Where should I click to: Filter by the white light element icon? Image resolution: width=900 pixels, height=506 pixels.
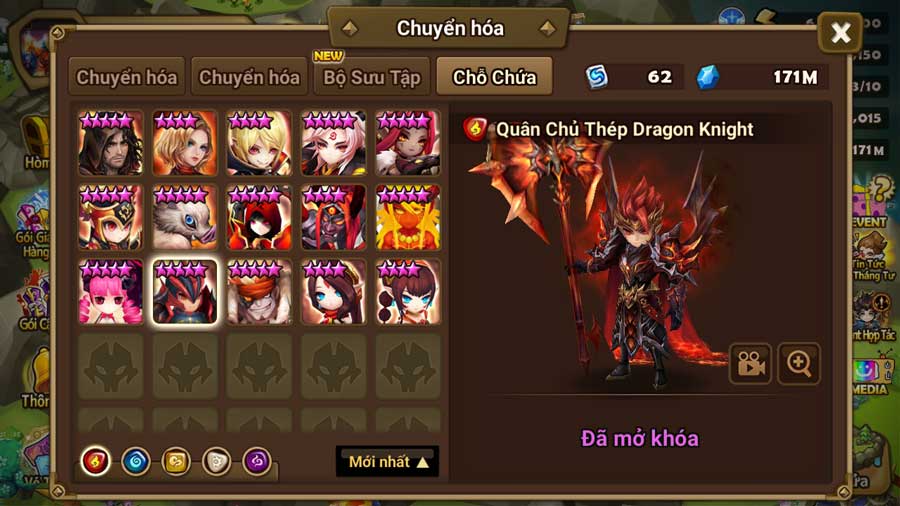[217, 461]
